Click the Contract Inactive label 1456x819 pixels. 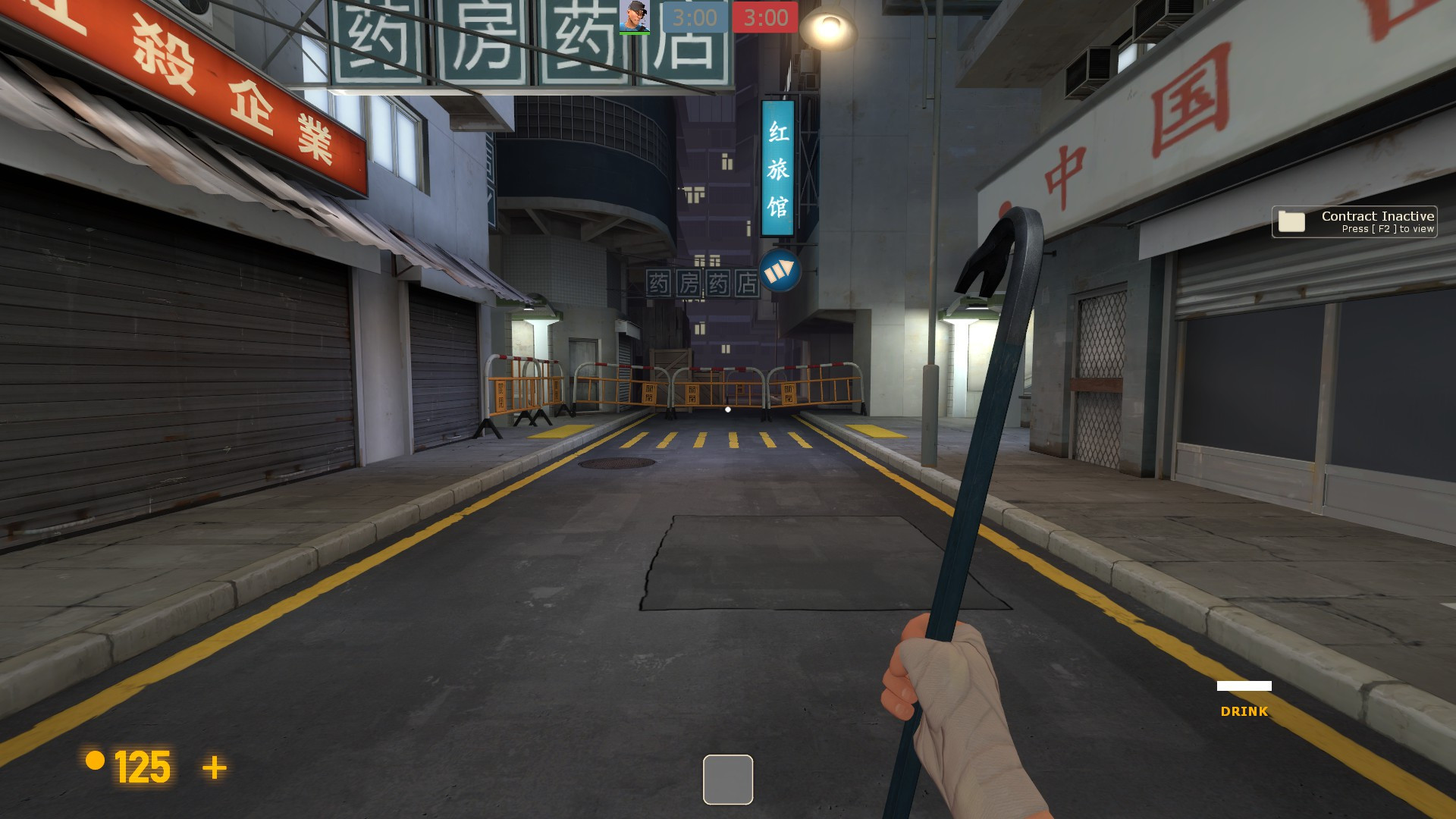coord(1376,216)
